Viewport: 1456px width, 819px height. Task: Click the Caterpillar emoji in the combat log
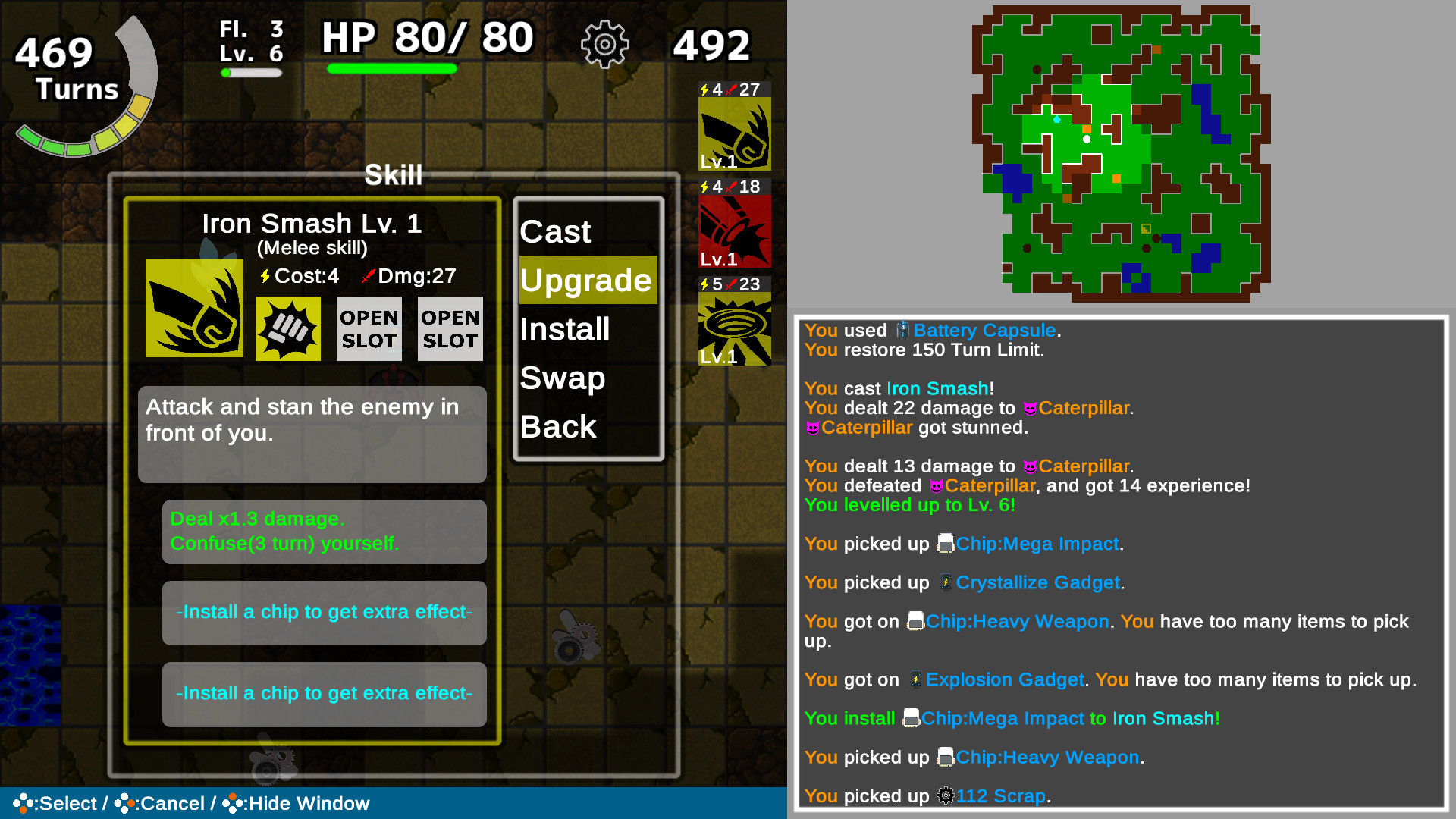click(x=1029, y=408)
